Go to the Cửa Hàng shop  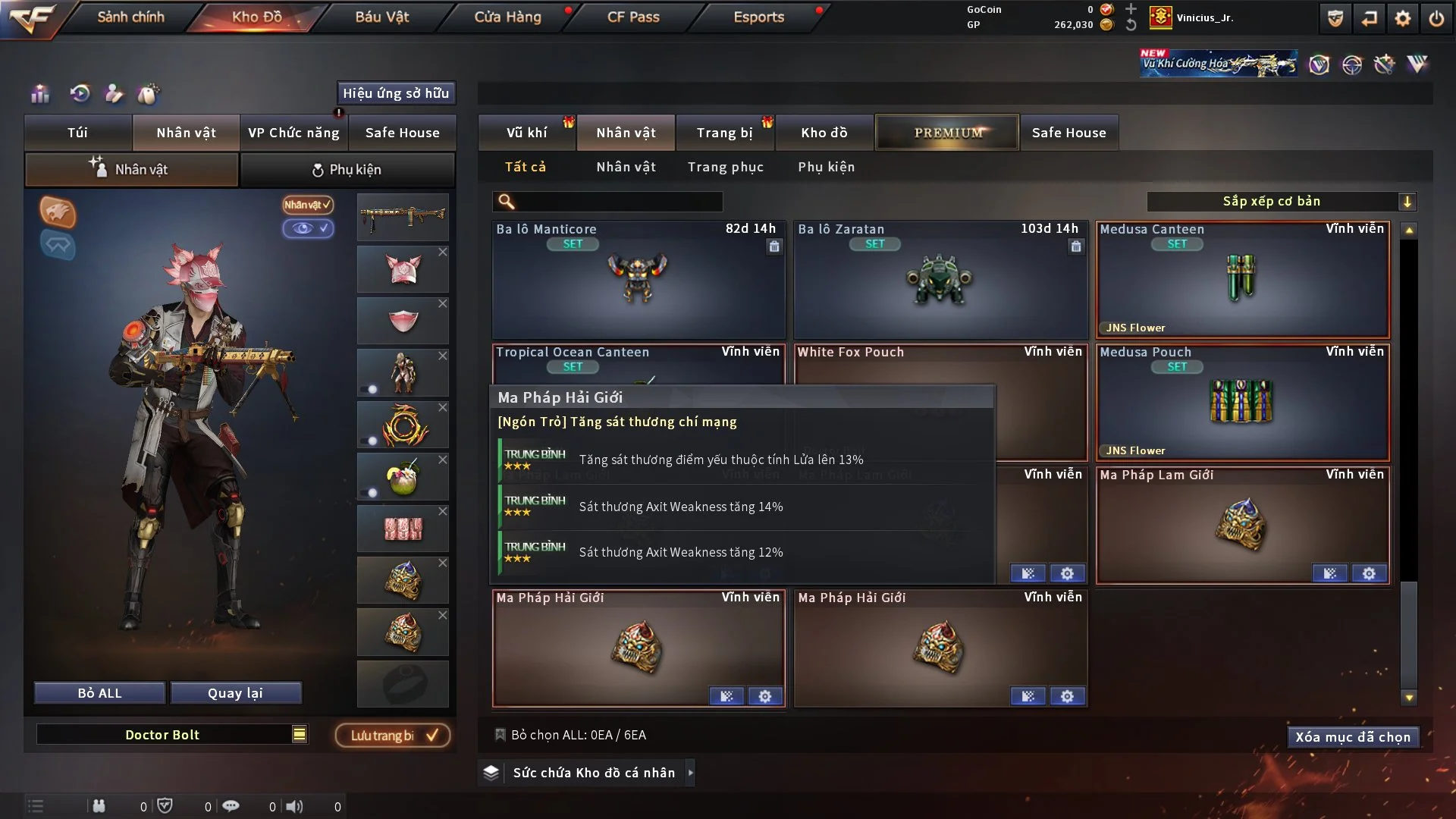pyautogui.click(x=507, y=17)
